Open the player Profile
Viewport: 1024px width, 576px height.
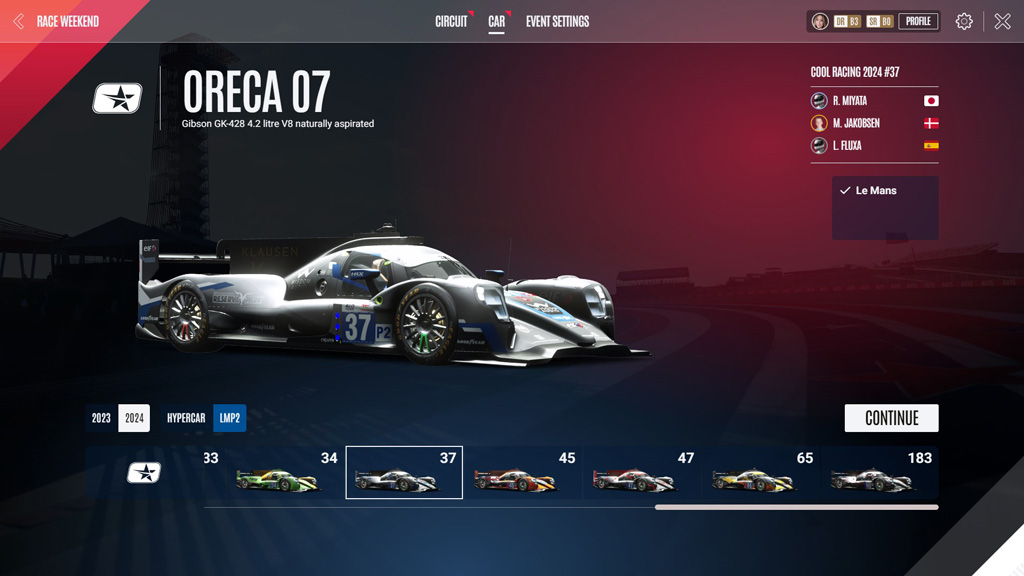918,21
